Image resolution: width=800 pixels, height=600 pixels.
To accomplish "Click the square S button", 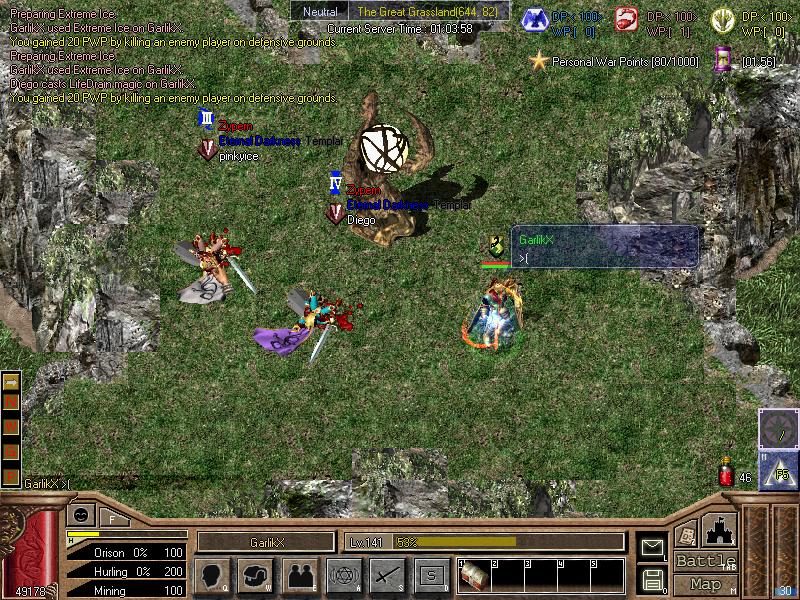I will pos(431,575).
